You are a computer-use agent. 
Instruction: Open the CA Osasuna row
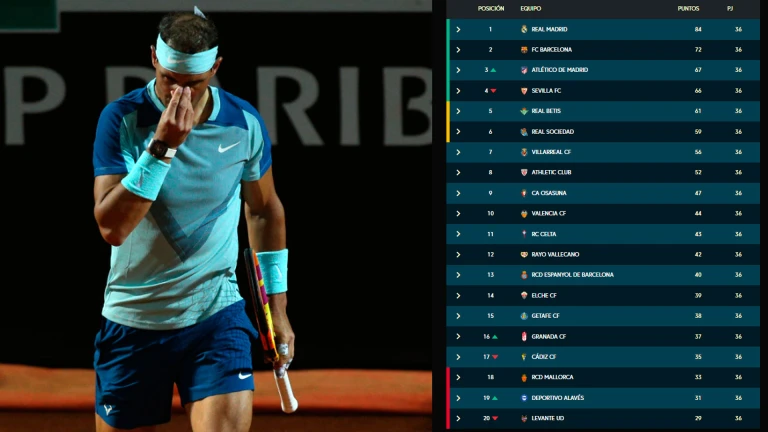pyautogui.click(x=458, y=193)
